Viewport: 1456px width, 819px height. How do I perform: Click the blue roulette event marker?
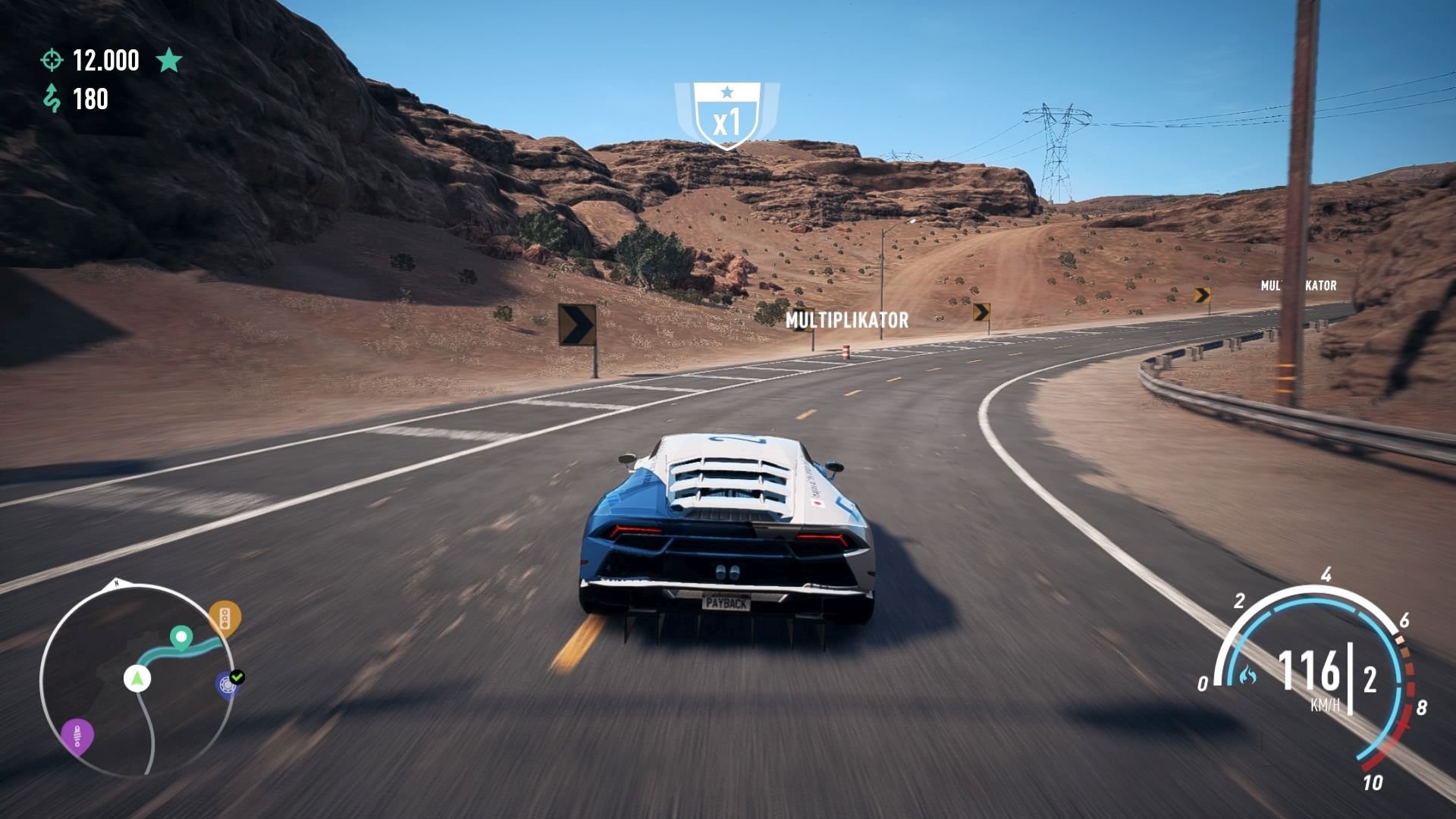click(x=225, y=684)
